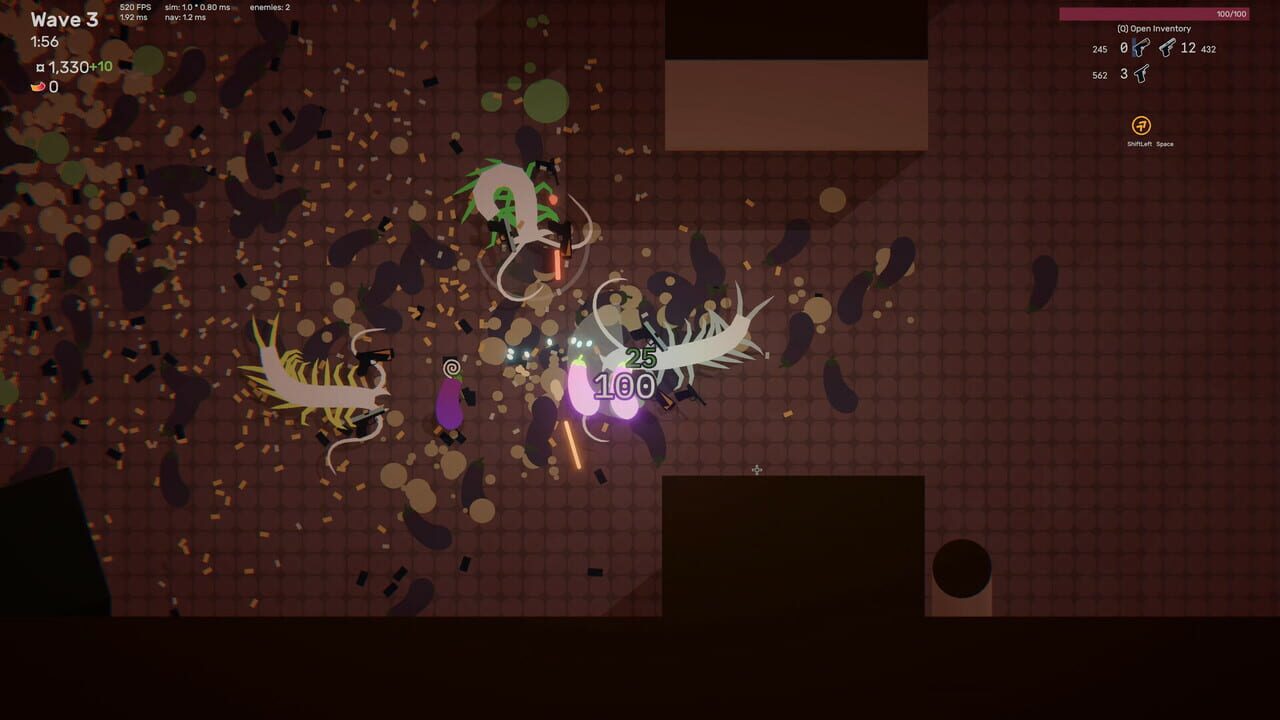The image size is (1280, 720).
Task: Click the chili pepper currency icon
Action: [x=38, y=87]
